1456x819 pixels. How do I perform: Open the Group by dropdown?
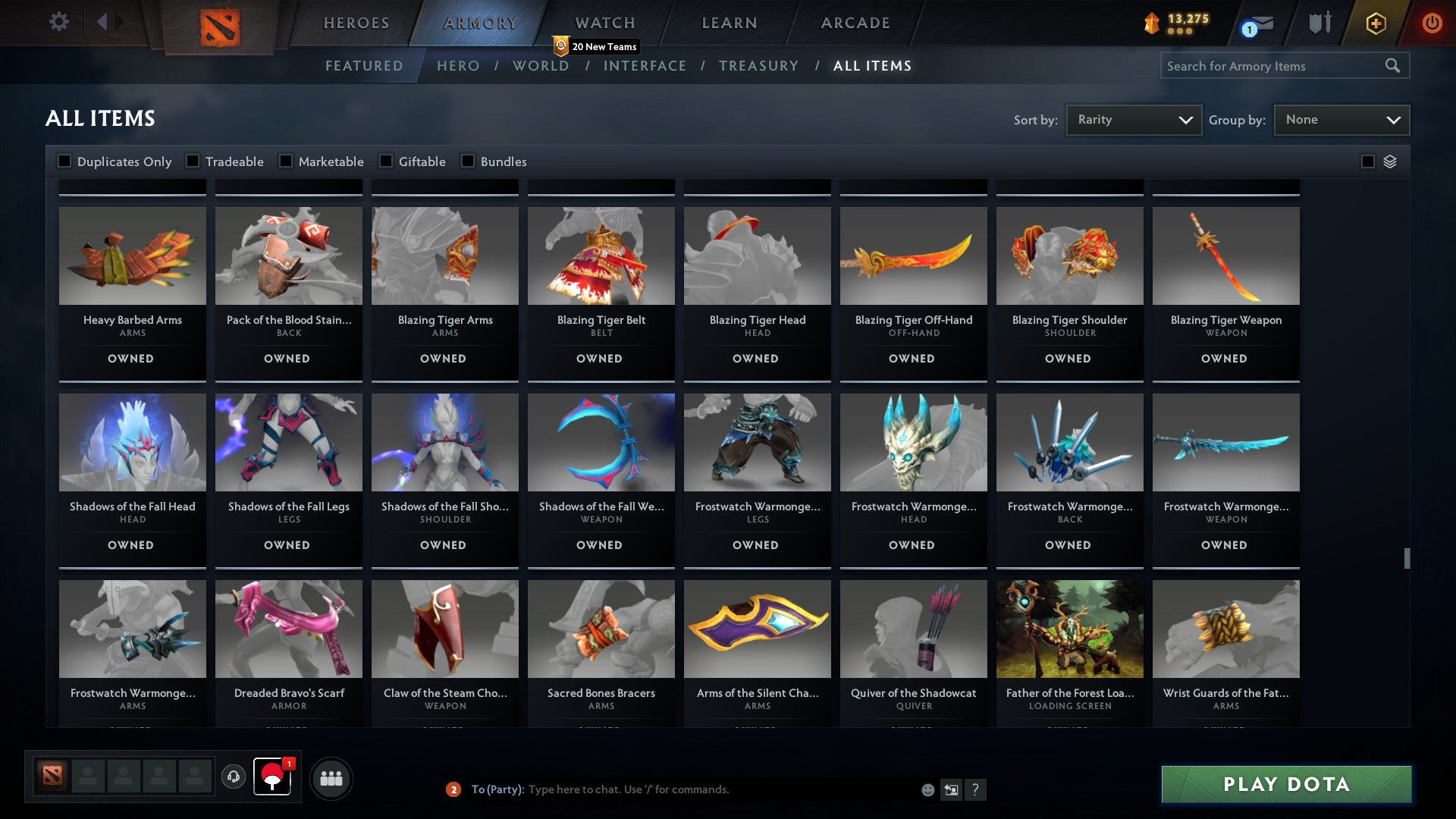coord(1341,119)
